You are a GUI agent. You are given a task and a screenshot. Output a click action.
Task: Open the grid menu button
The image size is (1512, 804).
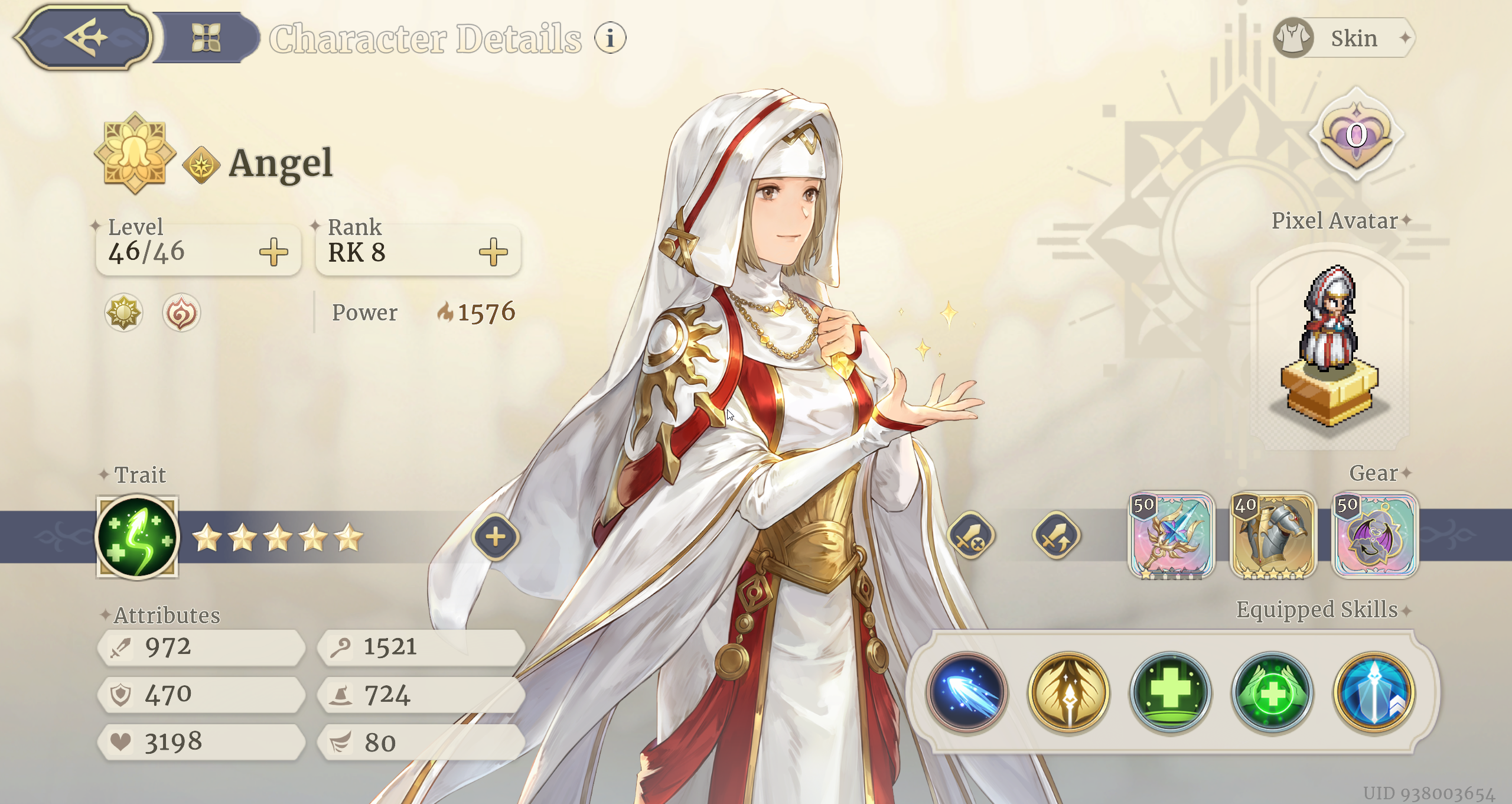pos(206,38)
